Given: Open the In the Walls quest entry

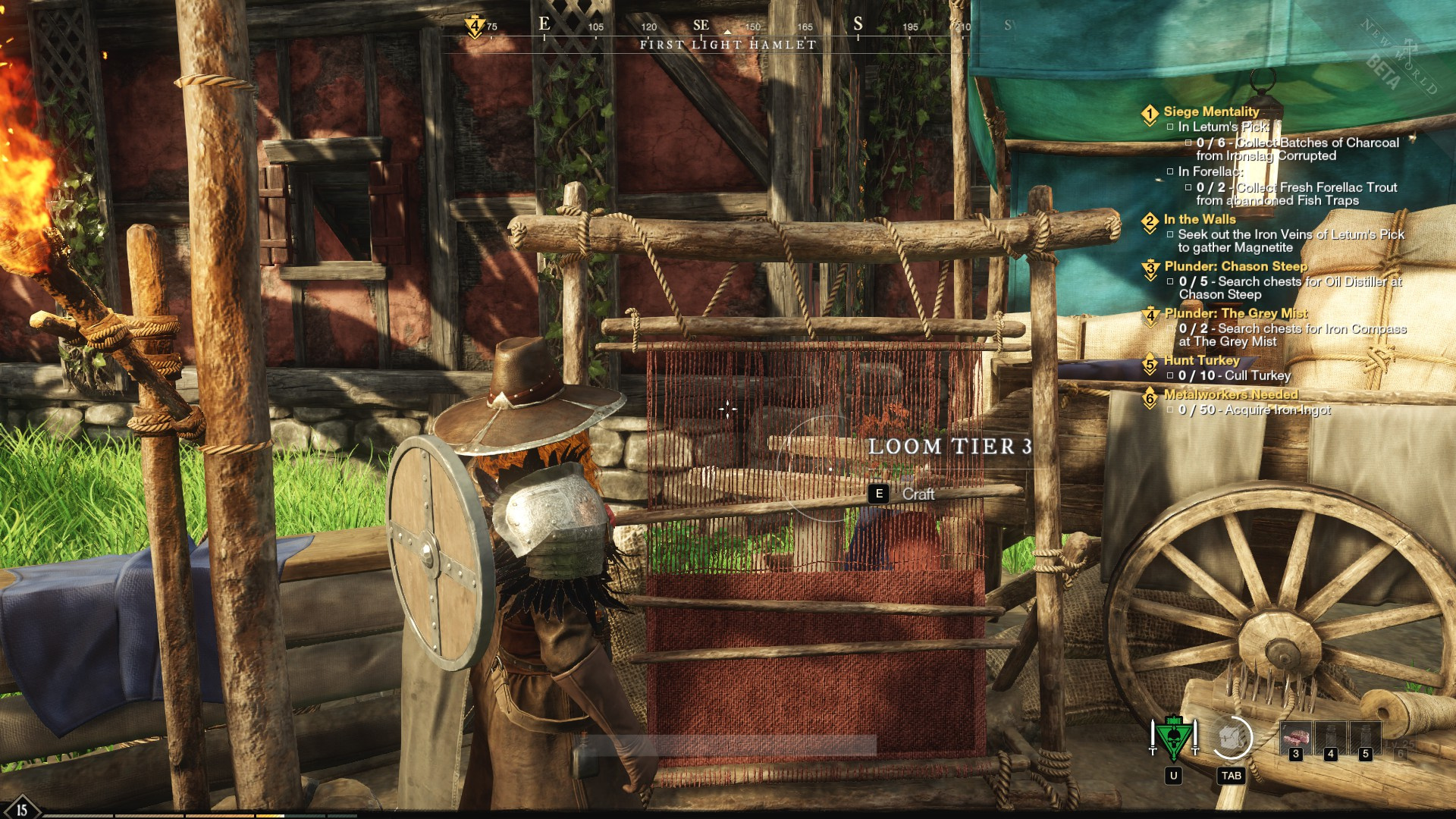Looking at the screenshot, I should pyautogui.click(x=1200, y=219).
